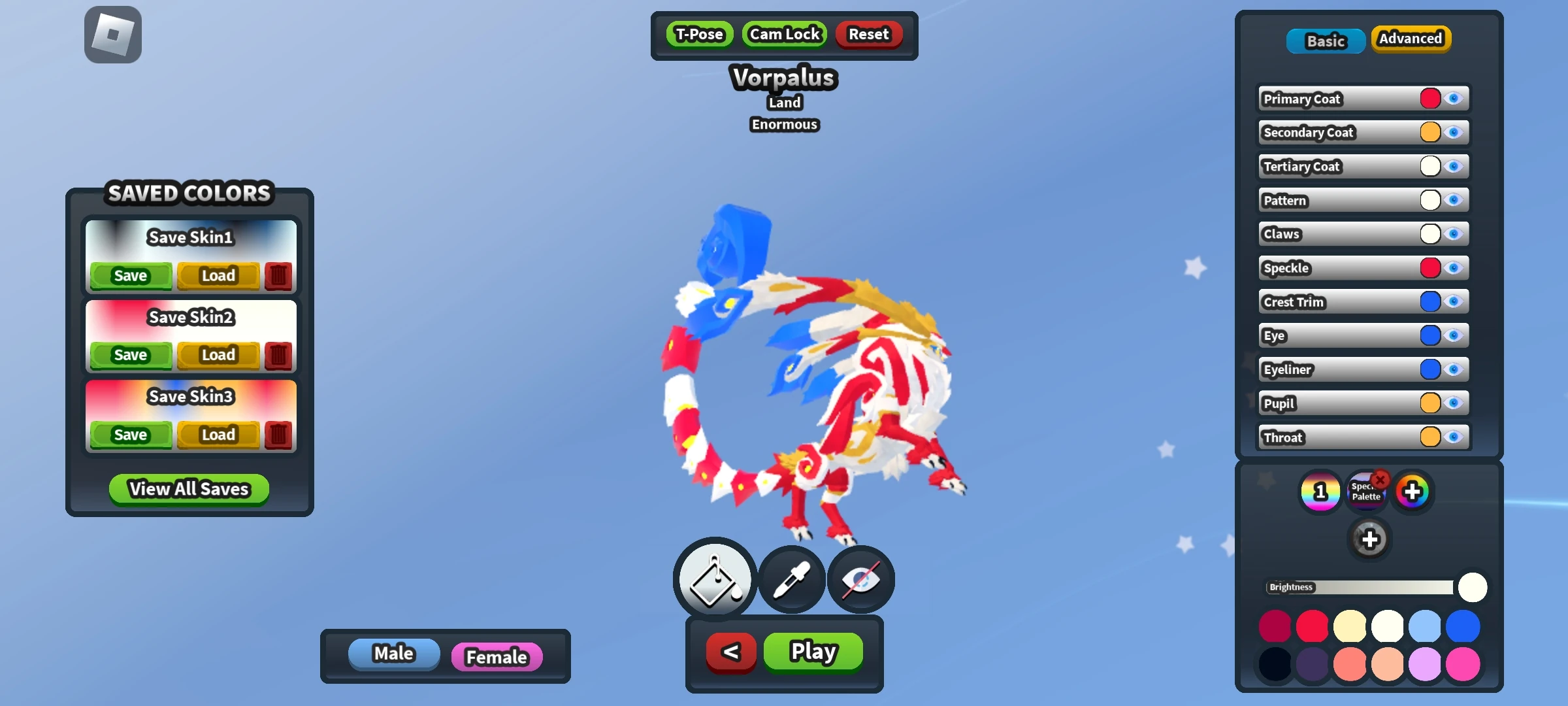Viewport: 1568px width, 706px height.
Task: Load the Save Skin2 preset
Action: (x=218, y=355)
